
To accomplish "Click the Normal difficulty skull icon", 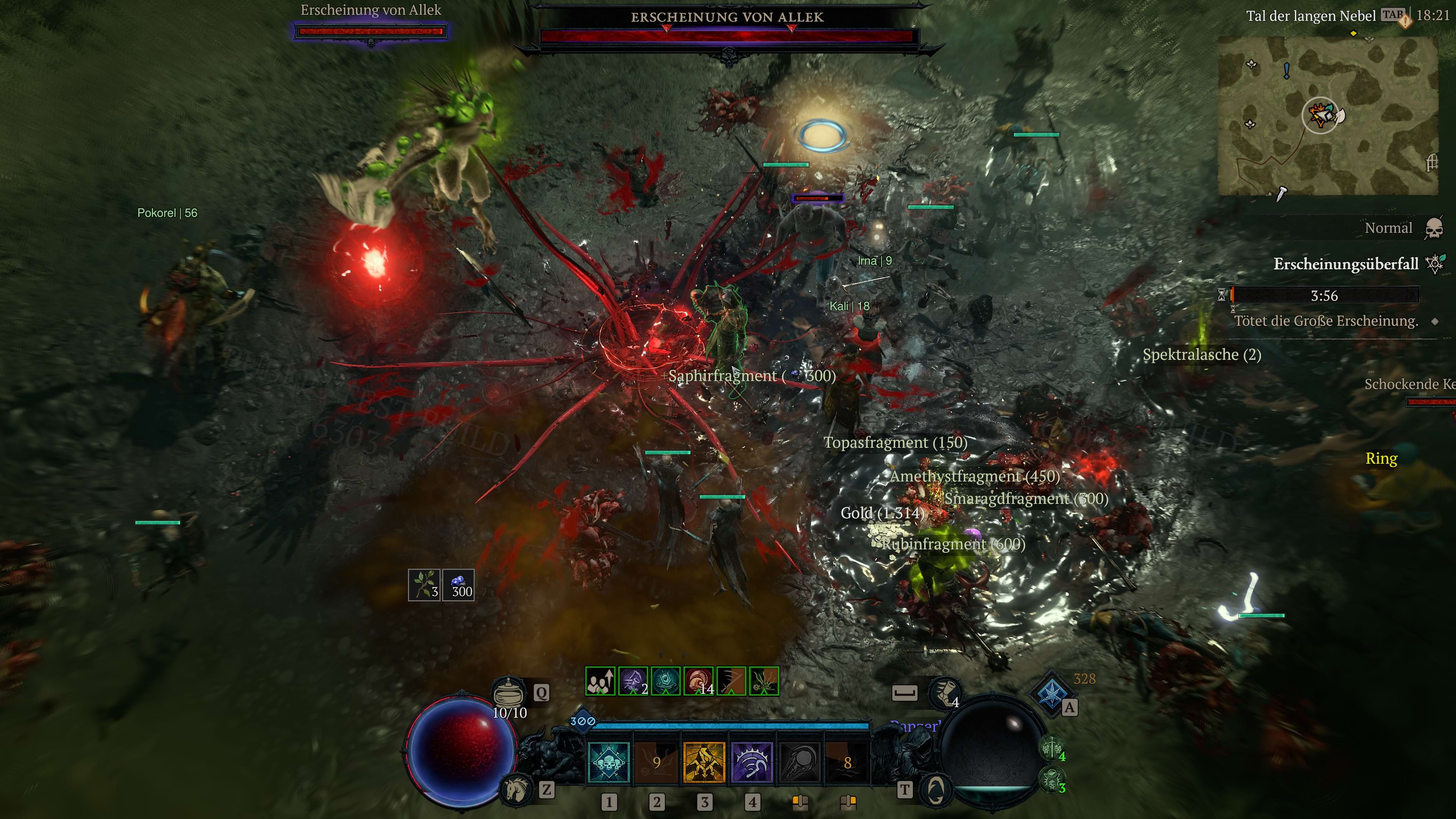I will (x=1433, y=228).
